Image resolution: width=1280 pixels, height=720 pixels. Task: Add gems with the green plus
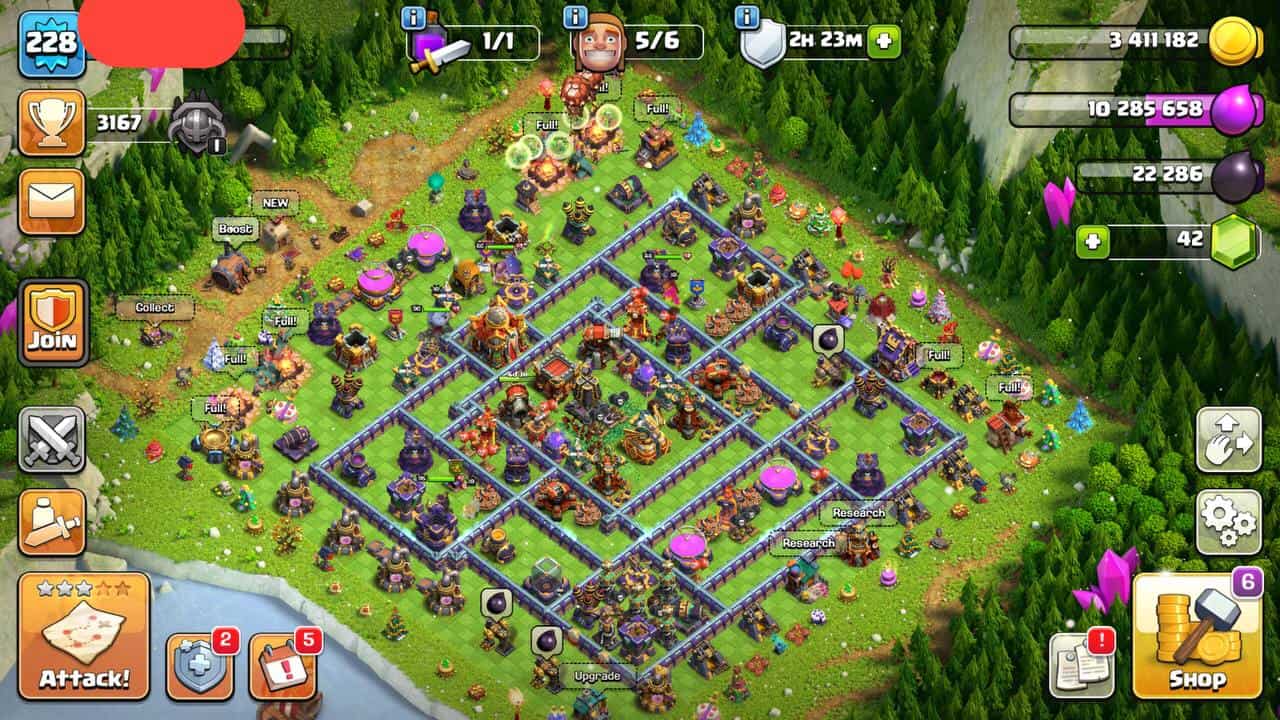click(x=1093, y=242)
